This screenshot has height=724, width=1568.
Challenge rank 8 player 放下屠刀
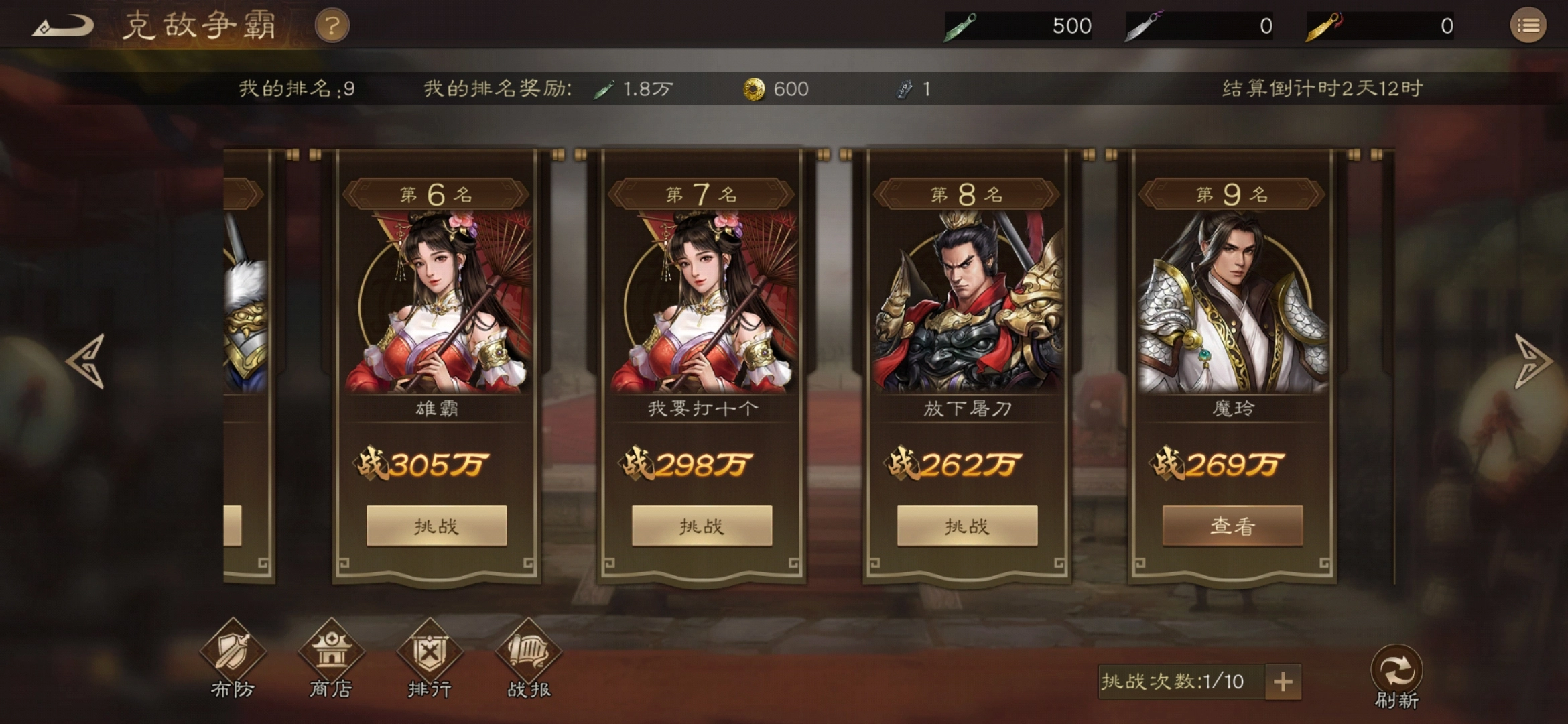tap(967, 526)
